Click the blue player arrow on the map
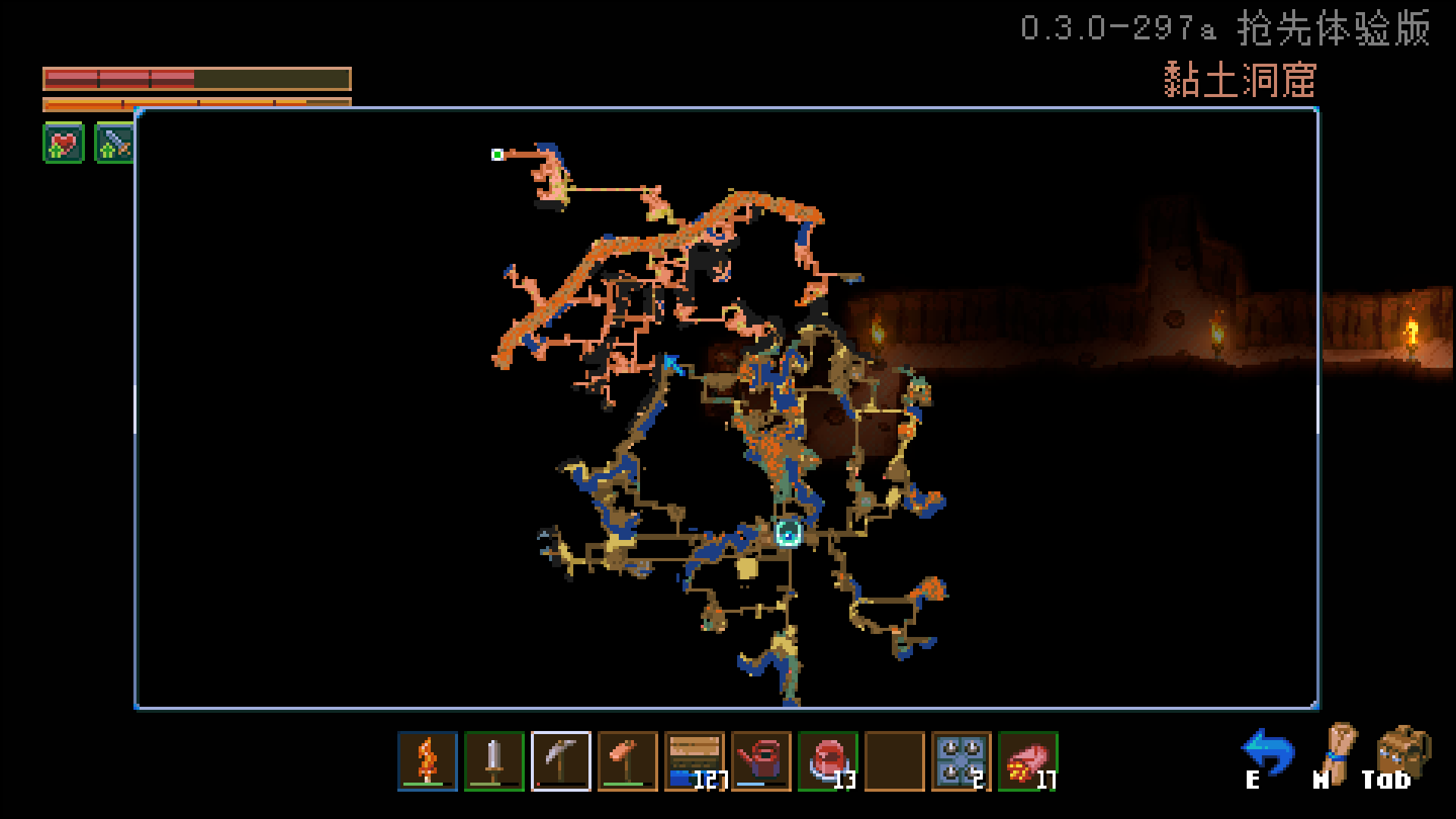The image size is (1456, 819). pos(673,365)
